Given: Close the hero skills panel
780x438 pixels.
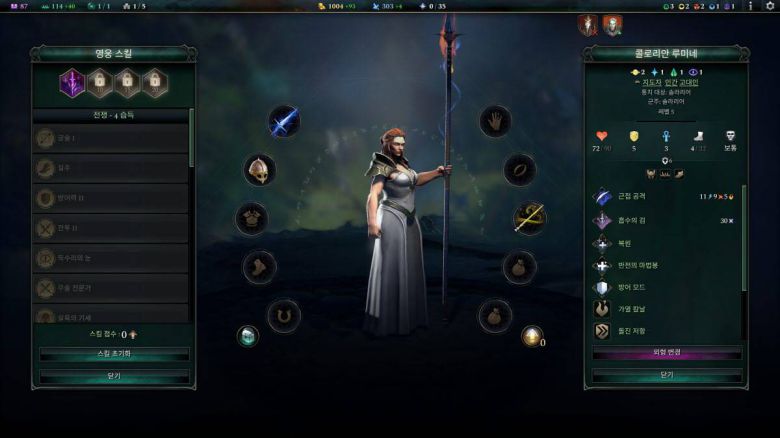Looking at the screenshot, I should (x=114, y=376).
